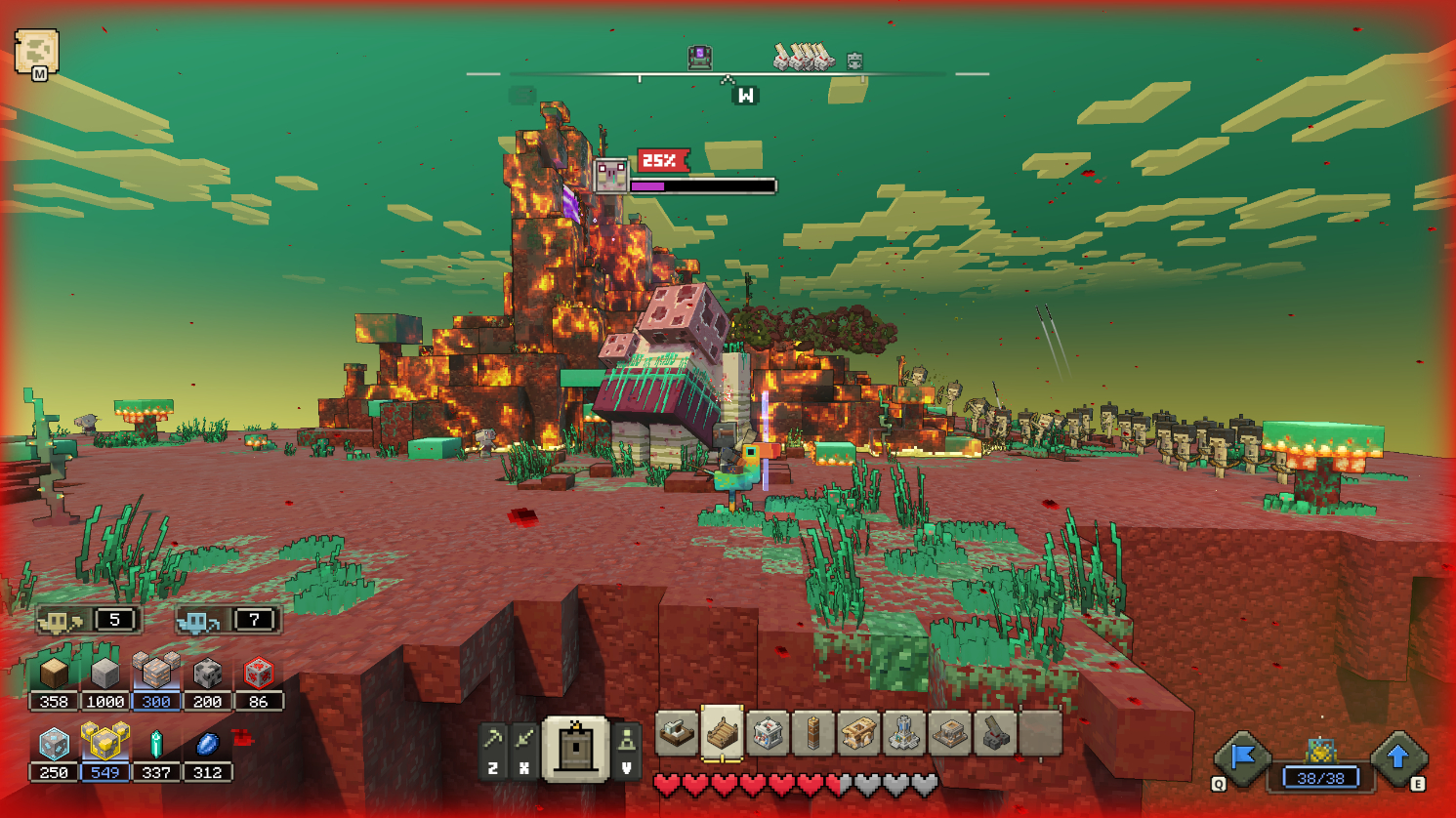Pick the flat sandstone building slot
The height and width of the screenshot is (818, 1456).
[949, 733]
